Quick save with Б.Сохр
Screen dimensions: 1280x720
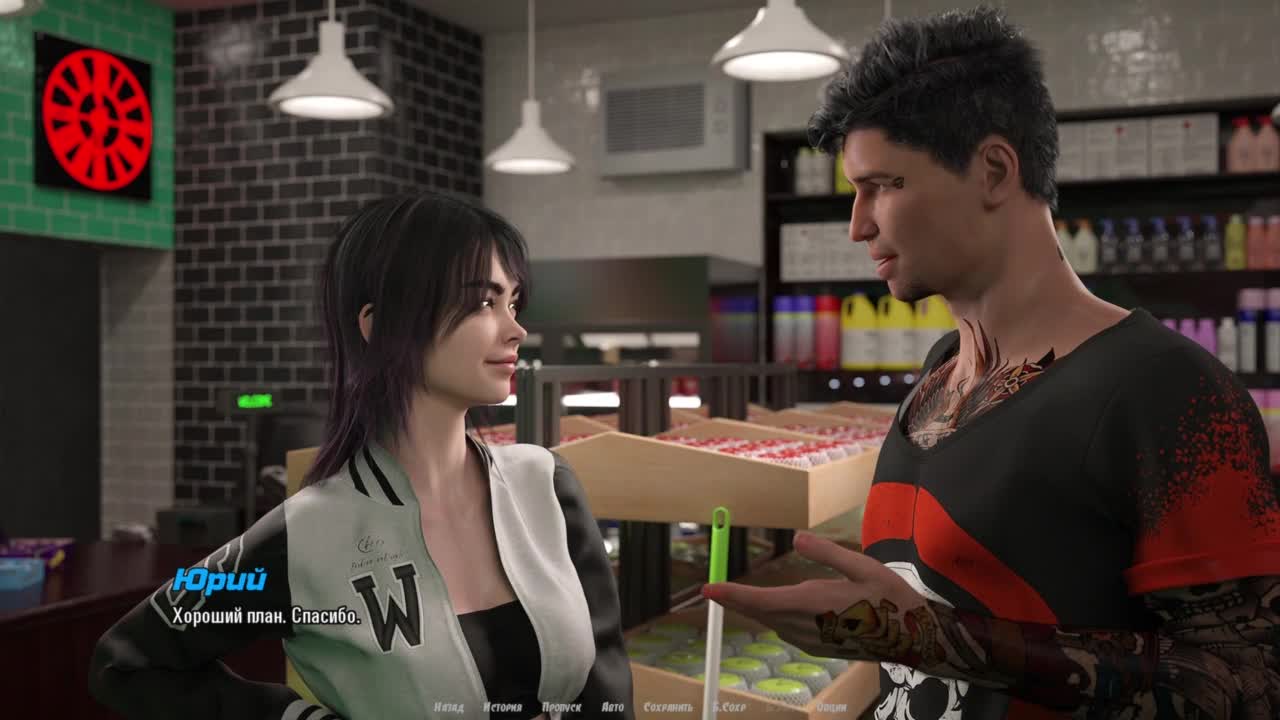731,707
